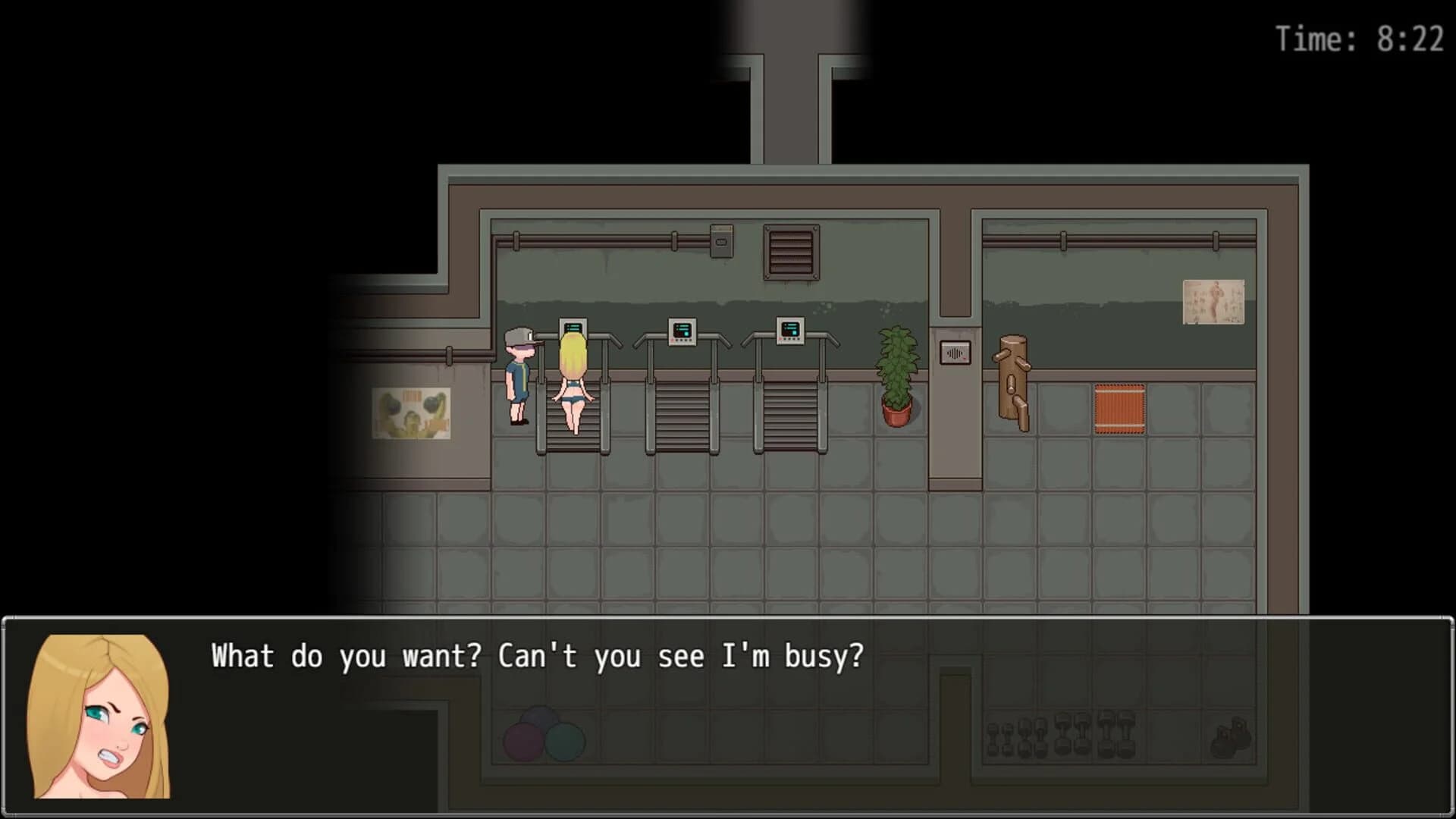Click the leftmost treadmill console display
The height and width of the screenshot is (819, 1456).
[573, 329]
